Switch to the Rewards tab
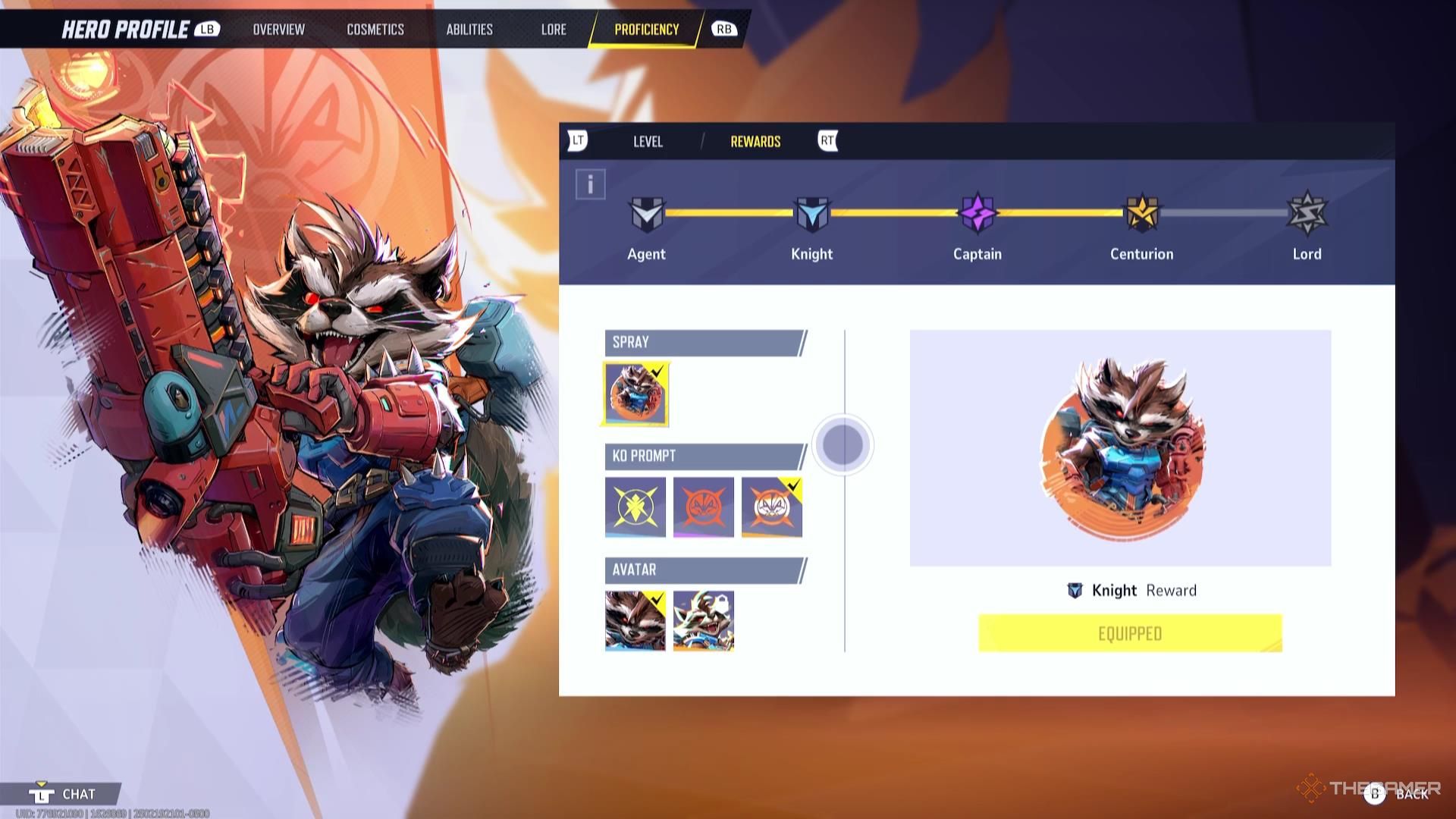Image resolution: width=1456 pixels, height=819 pixels. 755,141
